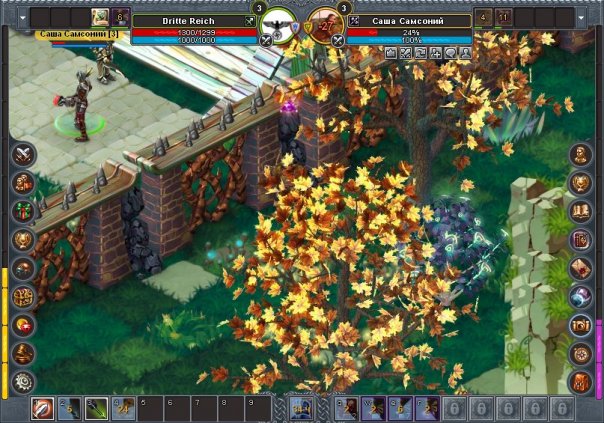Click the eagle emblem at top center
The width and height of the screenshot is (604, 423).
coord(280,22)
